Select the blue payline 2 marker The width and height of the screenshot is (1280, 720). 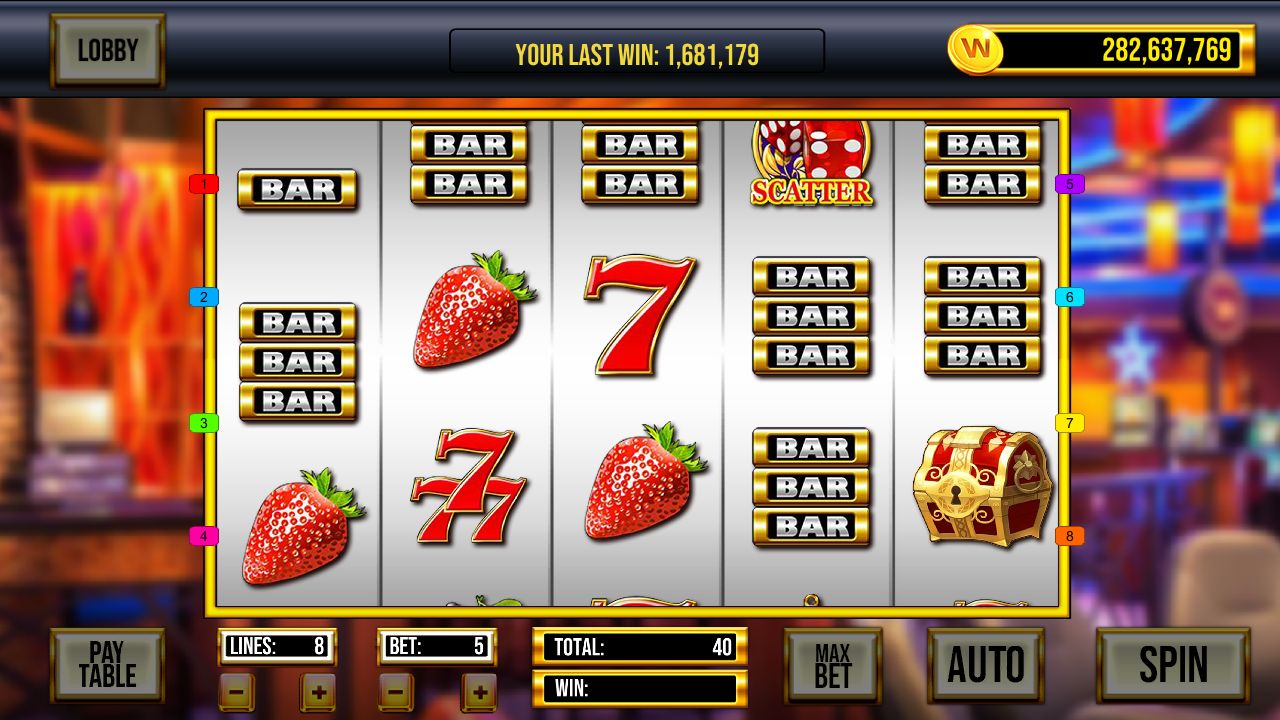pos(203,297)
